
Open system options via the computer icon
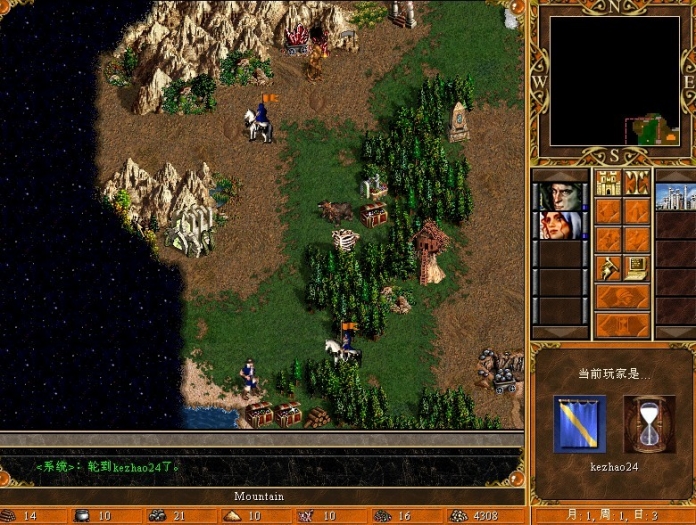(x=637, y=268)
